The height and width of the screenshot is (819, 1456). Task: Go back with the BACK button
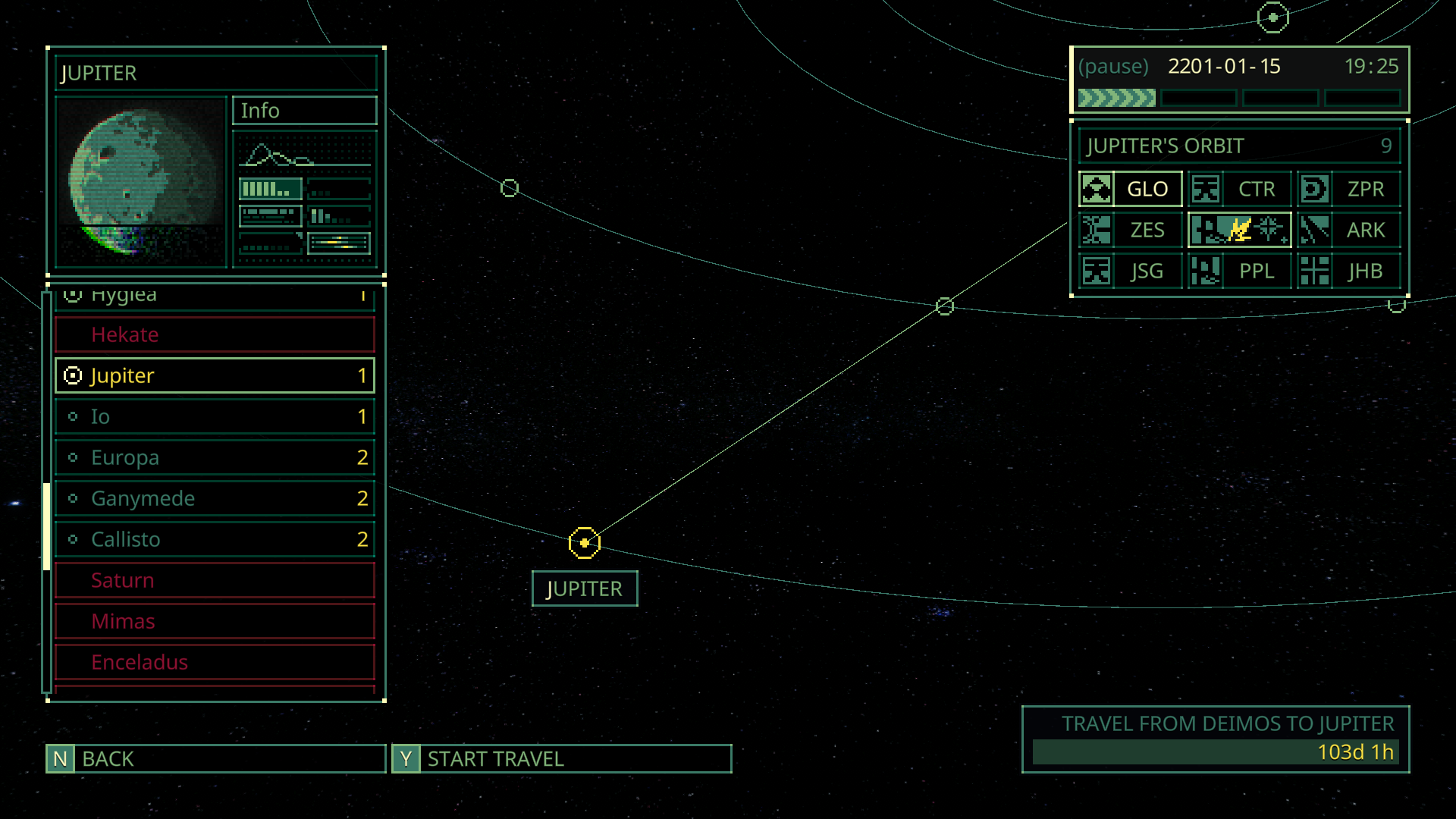pos(215,759)
